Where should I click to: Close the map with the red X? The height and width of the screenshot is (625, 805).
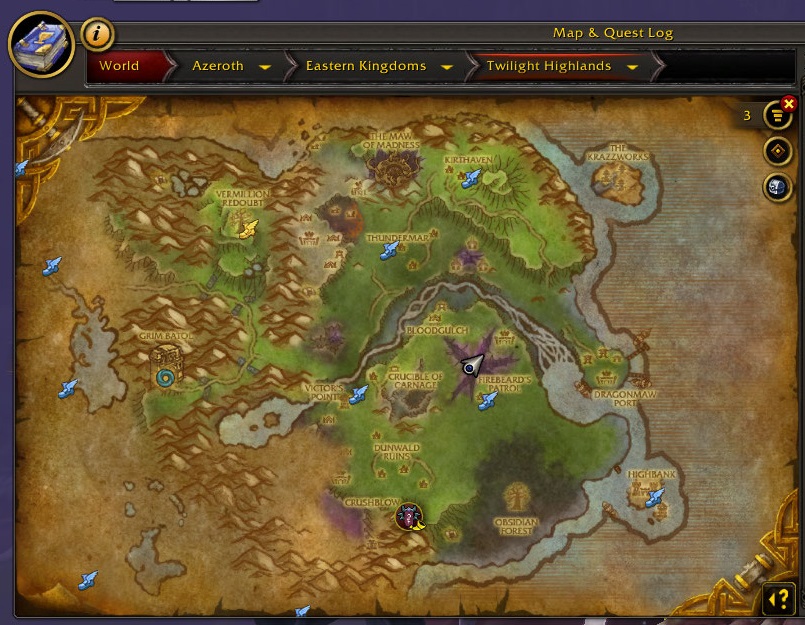pos(789,103)
